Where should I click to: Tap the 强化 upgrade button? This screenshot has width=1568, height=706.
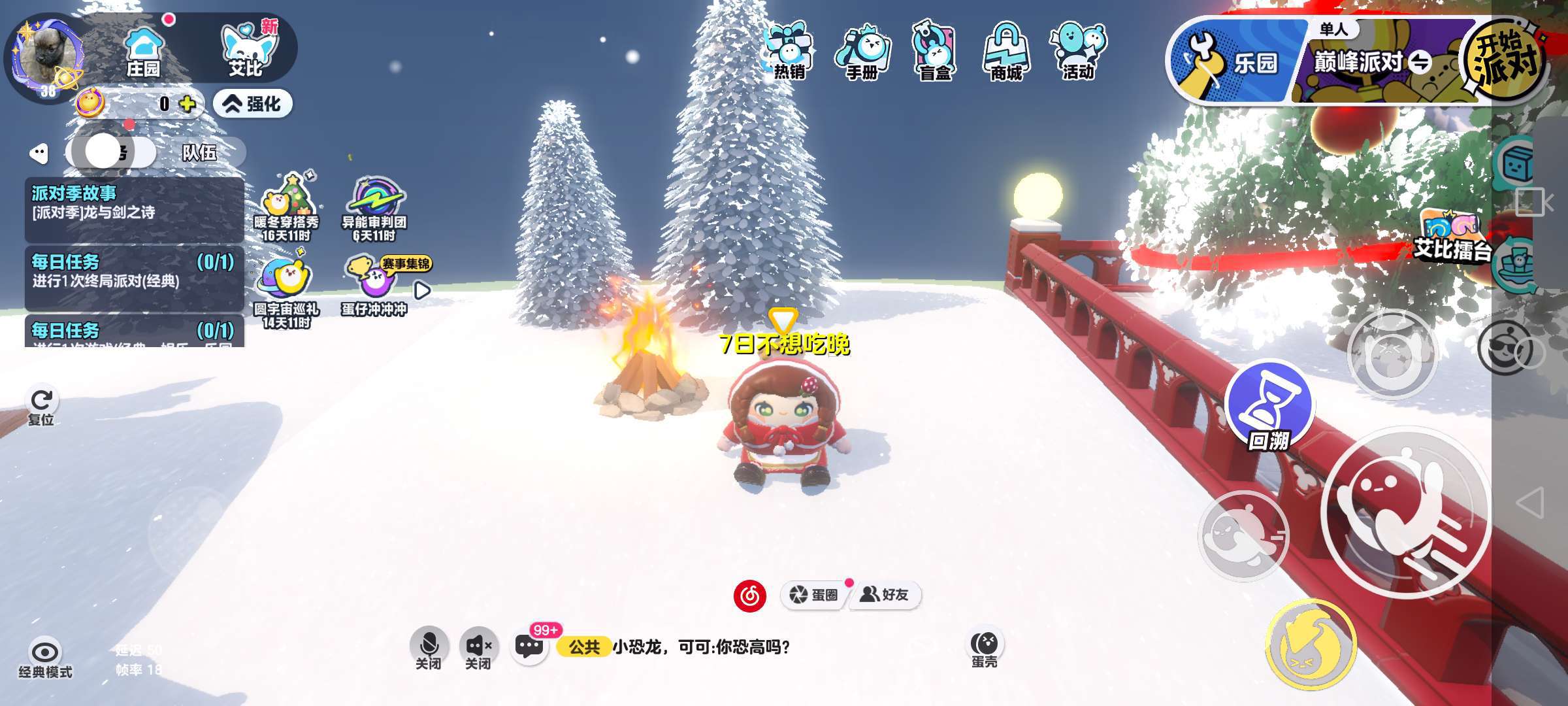[253, 104]
